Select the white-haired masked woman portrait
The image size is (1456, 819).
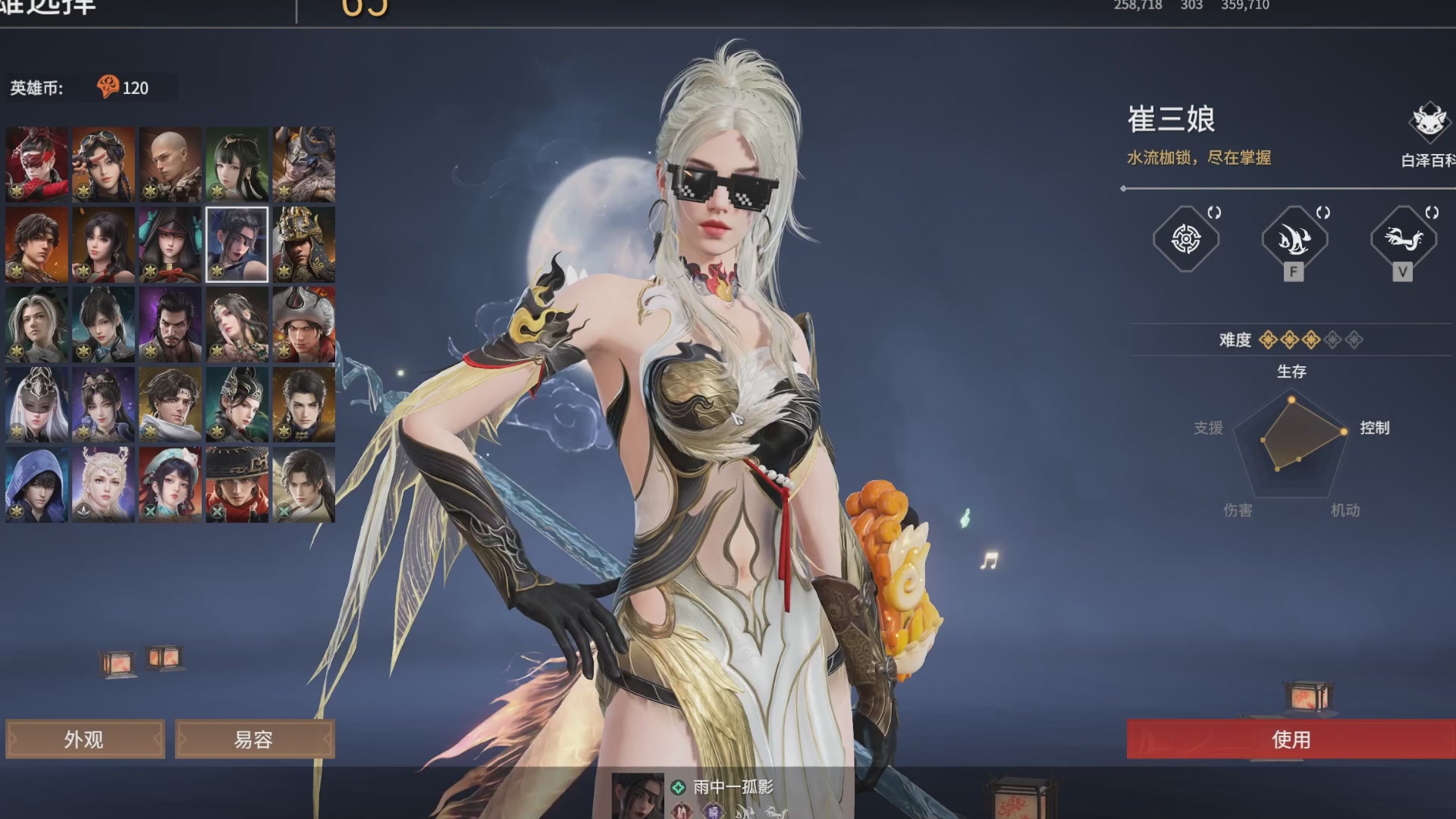point(37,404)
